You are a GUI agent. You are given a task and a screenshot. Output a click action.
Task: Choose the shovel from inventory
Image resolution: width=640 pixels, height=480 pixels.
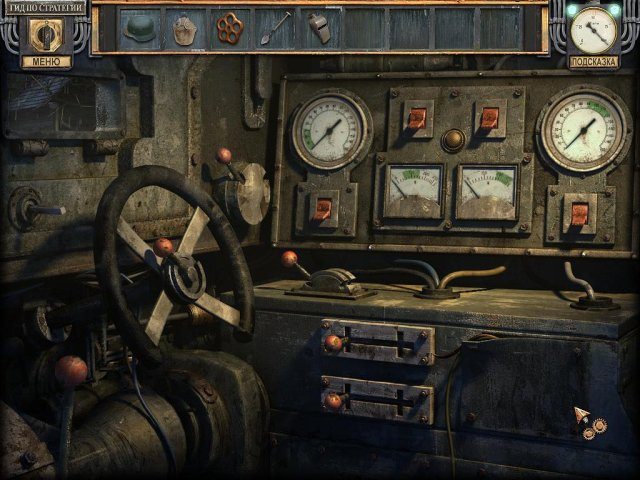coord(275,27)
